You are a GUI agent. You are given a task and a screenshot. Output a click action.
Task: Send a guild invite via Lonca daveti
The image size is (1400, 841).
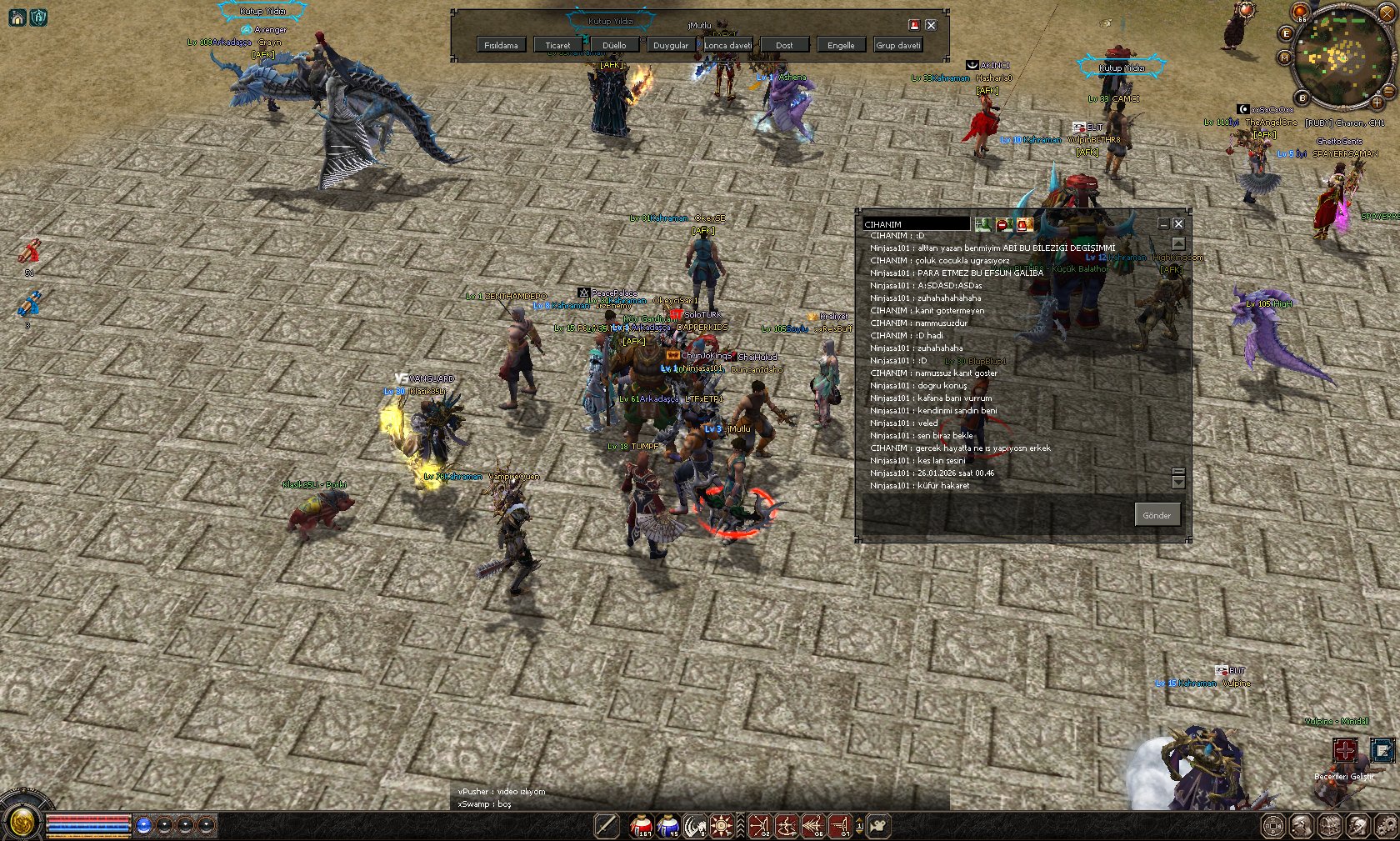727,45
